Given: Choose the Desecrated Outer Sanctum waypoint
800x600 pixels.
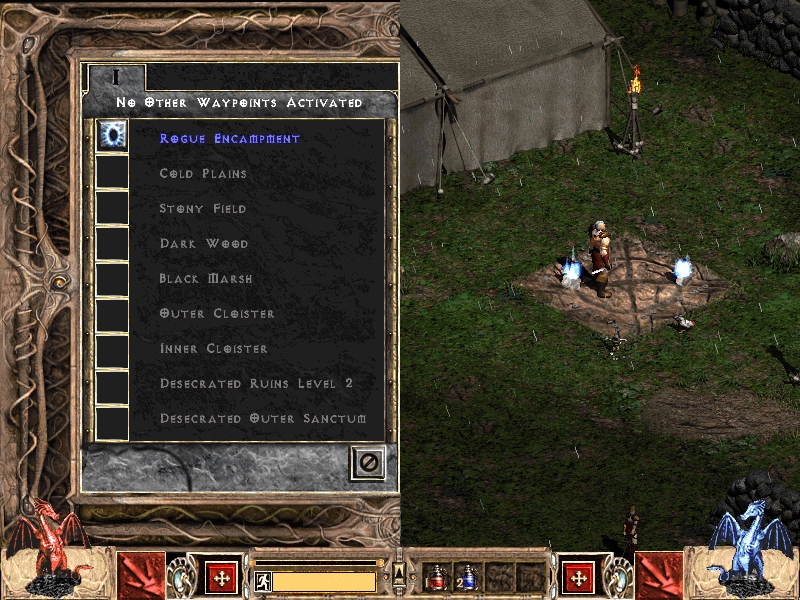Looking at the screenshot, I should point(263,419).
